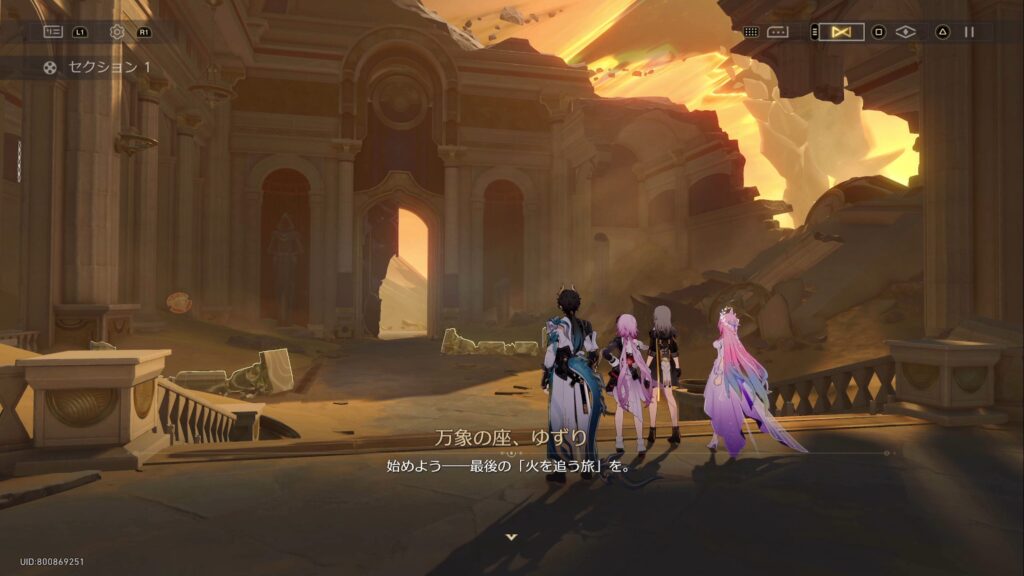
Task: Click the keyboard grid icon
Action: [x=750, y=32]
